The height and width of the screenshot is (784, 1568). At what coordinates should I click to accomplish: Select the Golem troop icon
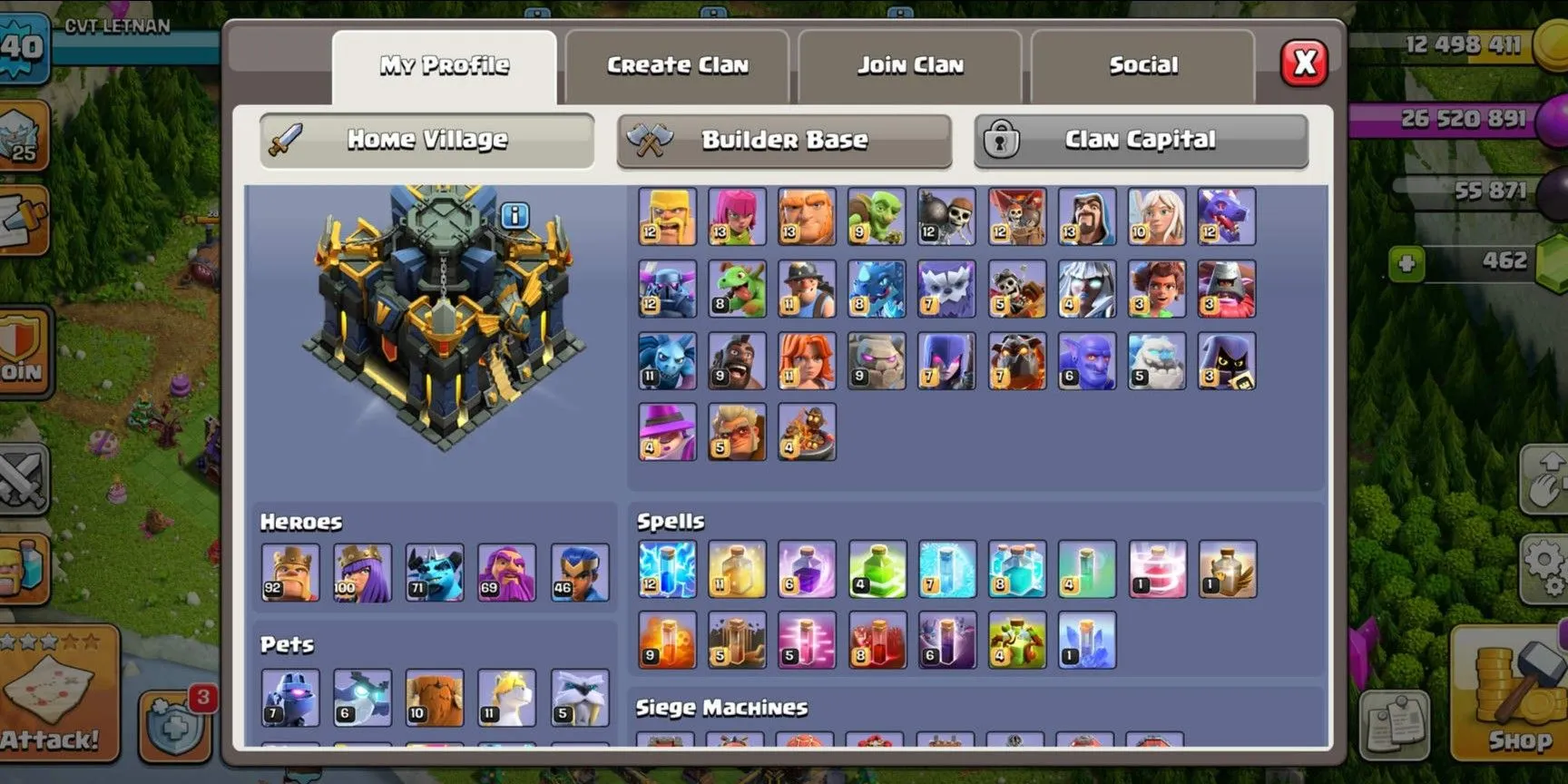click(x=877, y=361)
